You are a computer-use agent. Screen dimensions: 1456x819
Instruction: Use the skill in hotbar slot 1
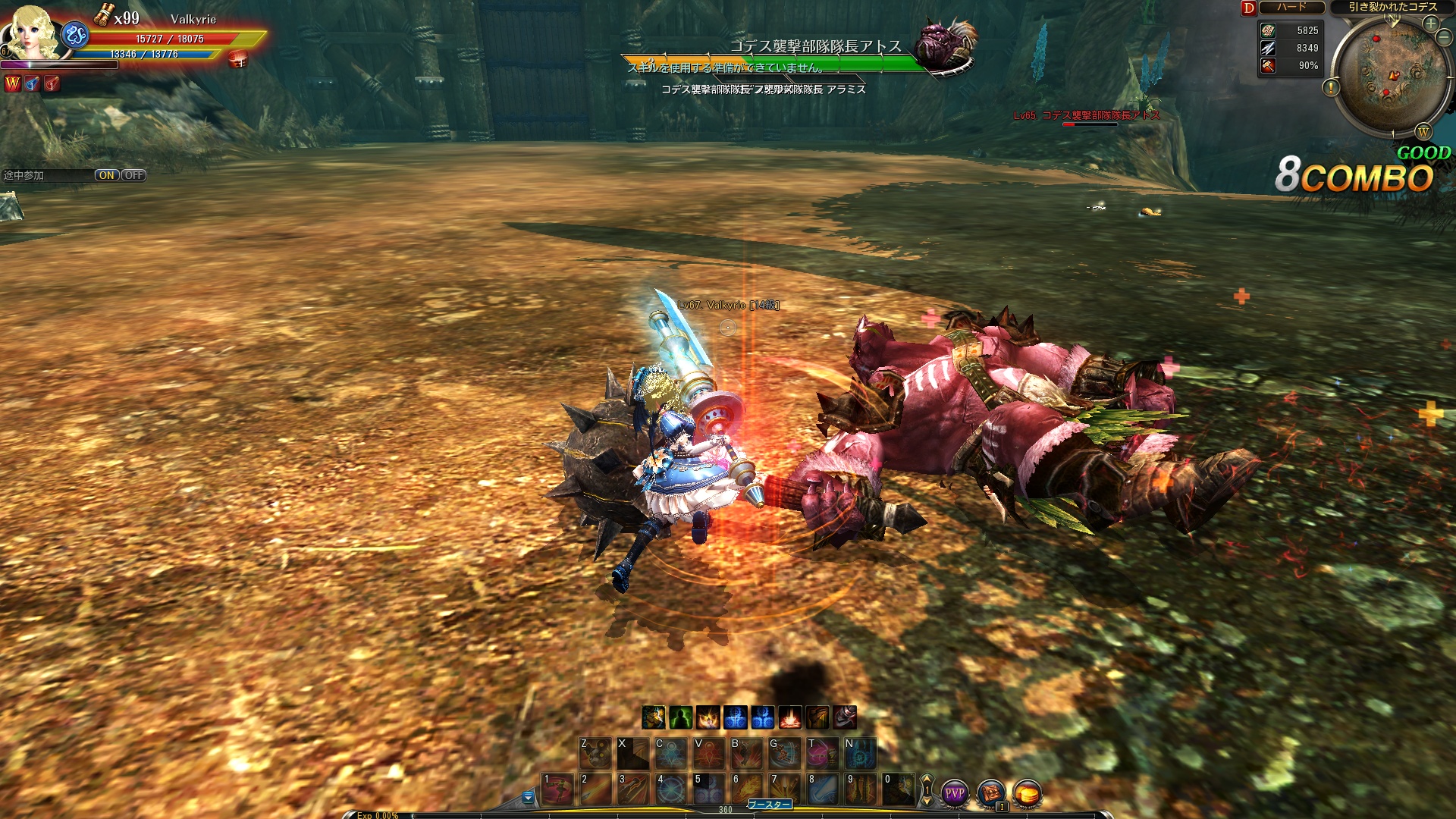tap(557, 789)
